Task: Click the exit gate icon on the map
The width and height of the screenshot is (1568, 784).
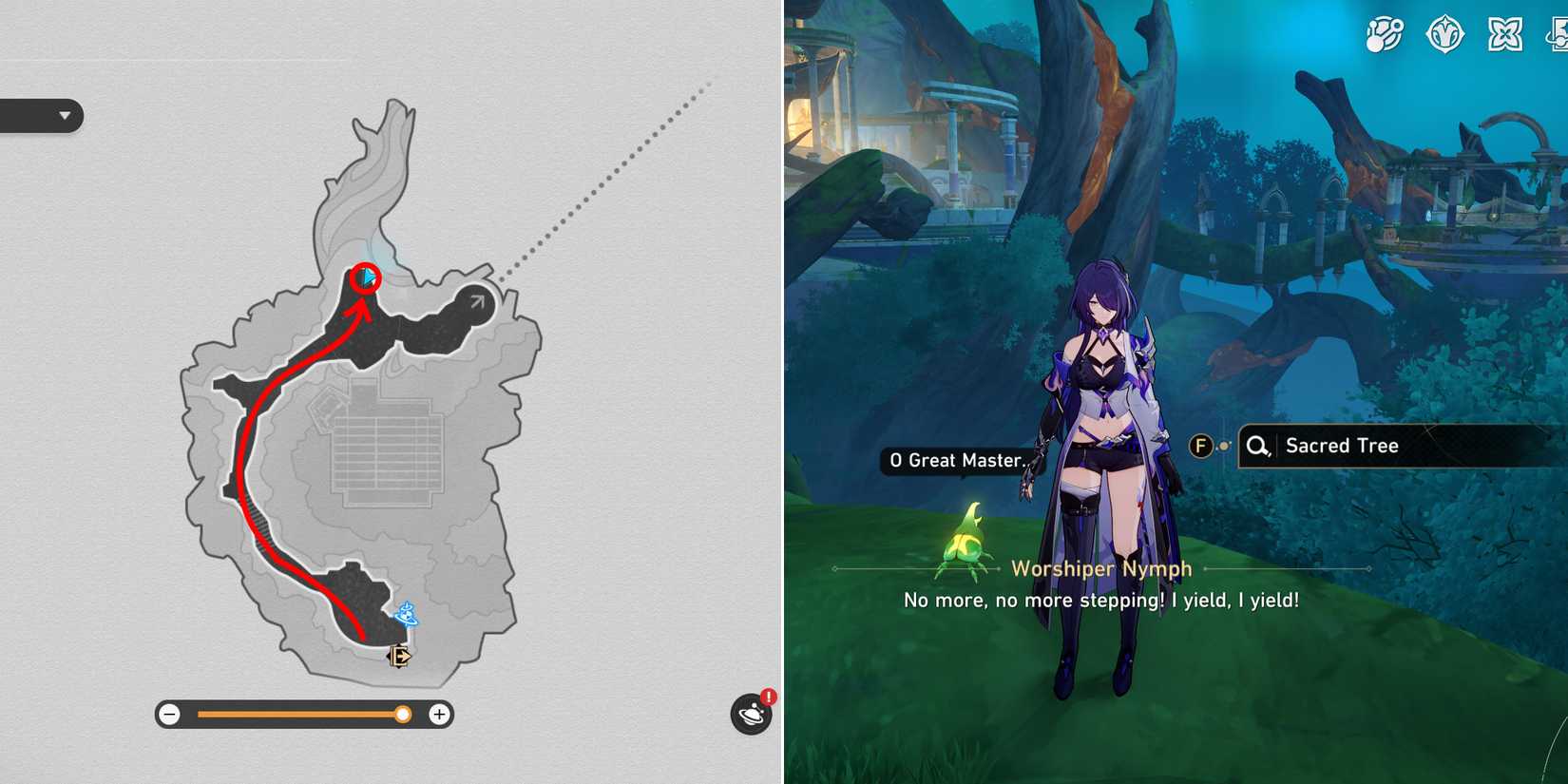Action: click(x=397, y=656)
